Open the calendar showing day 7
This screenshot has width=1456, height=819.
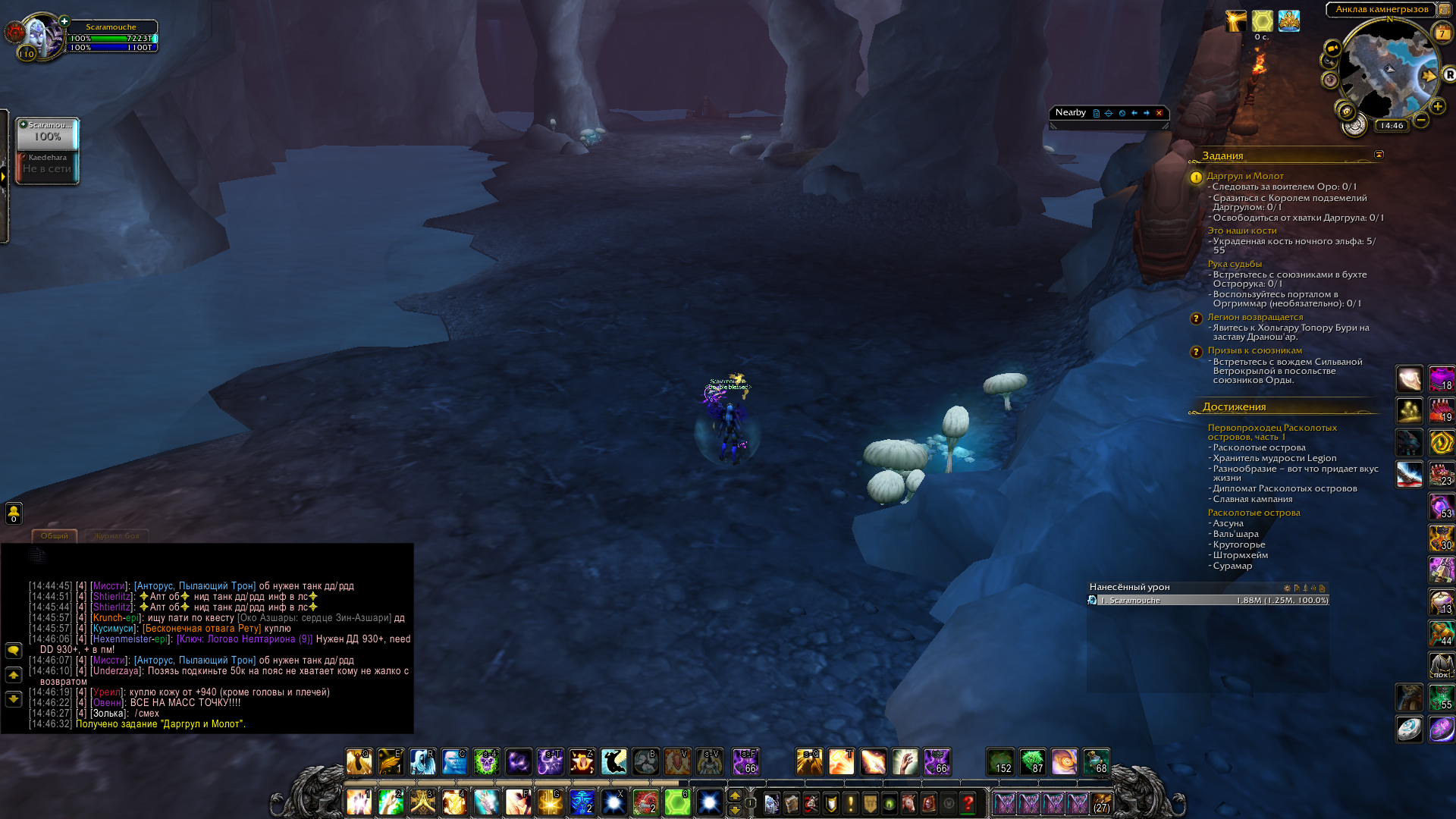1442,33
